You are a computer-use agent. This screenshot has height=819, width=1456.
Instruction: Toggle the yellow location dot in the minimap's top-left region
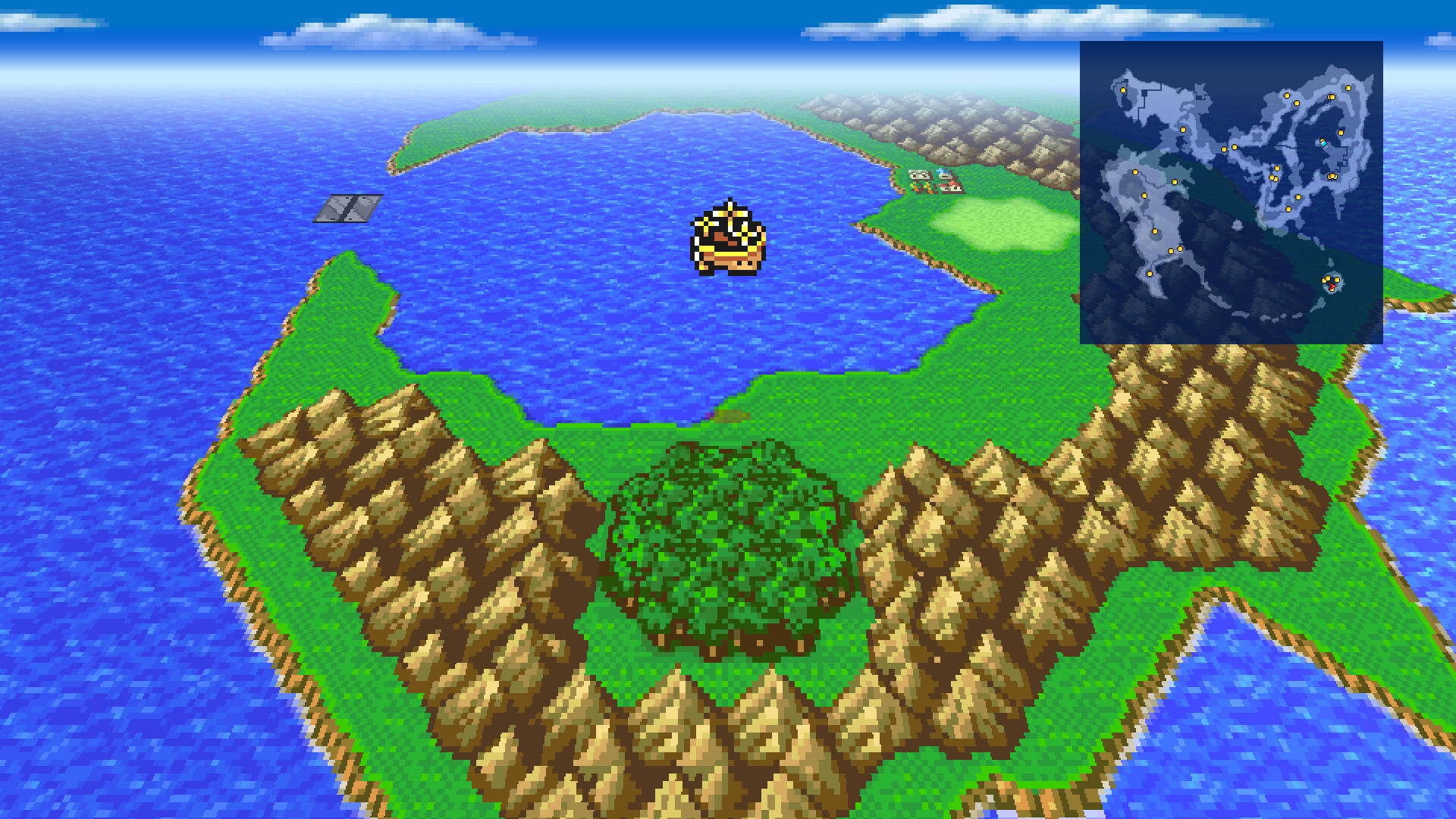point(1122,89)
